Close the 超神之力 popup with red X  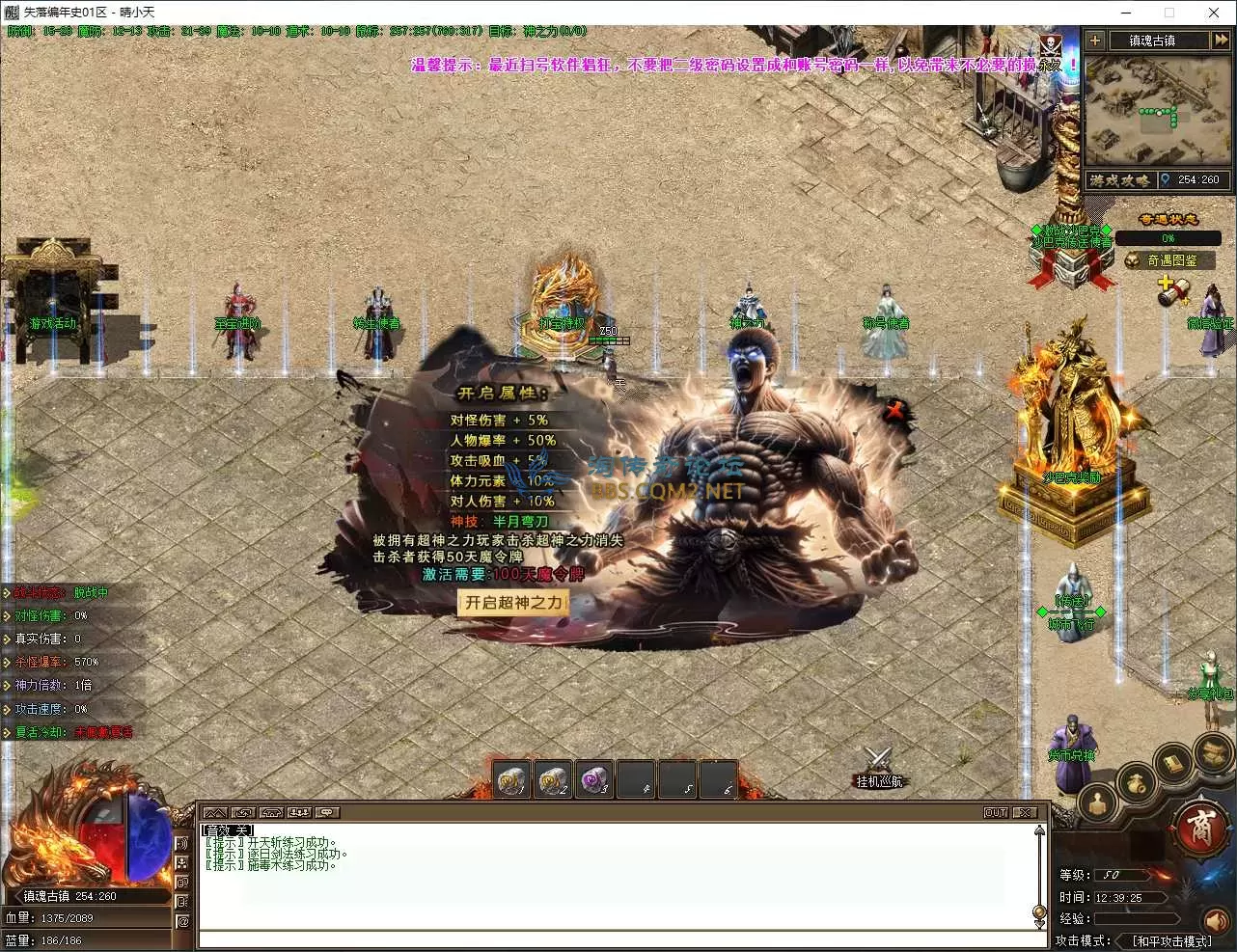894,411
